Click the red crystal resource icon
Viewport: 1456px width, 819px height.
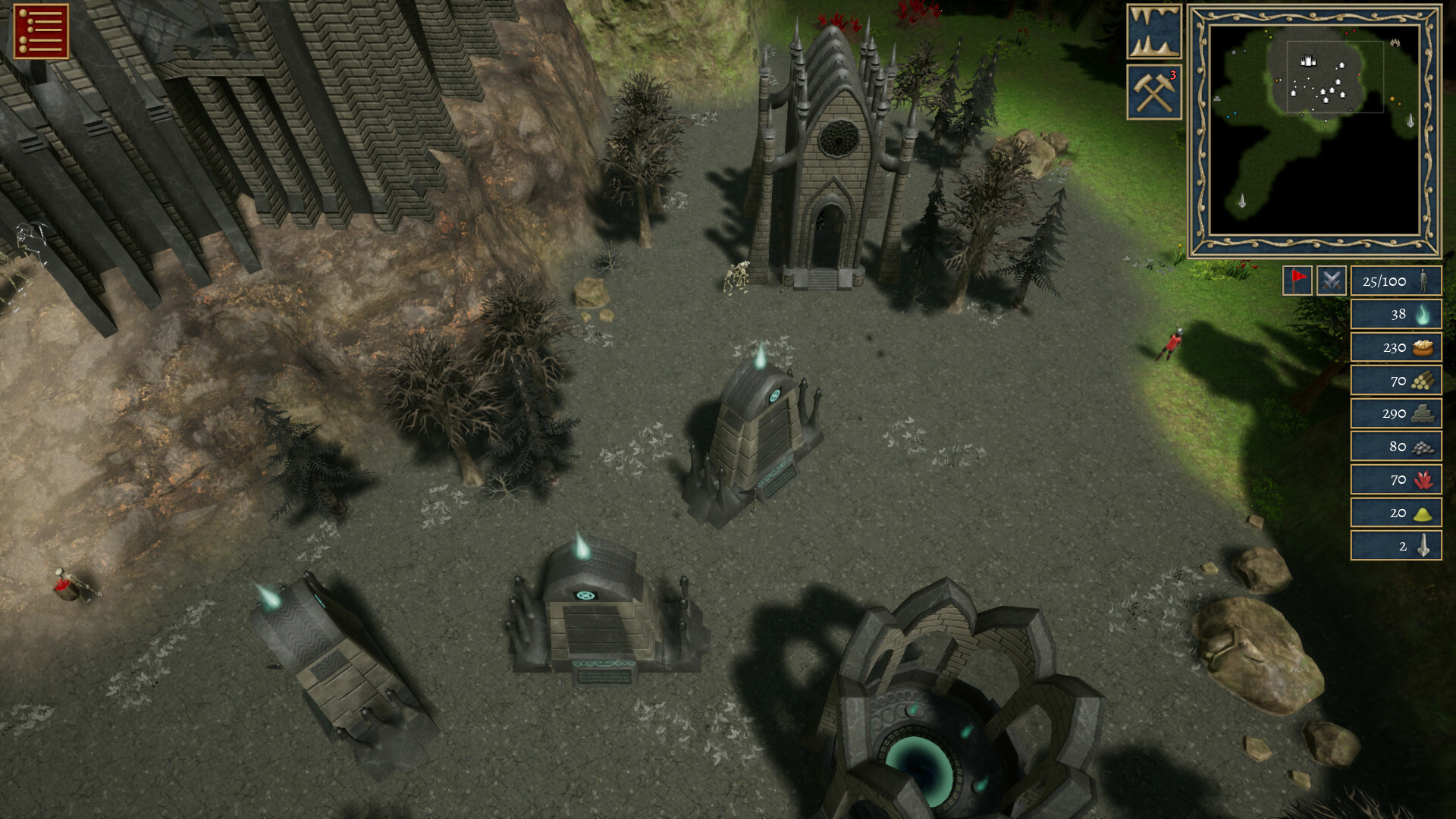tap(1423, 479)
